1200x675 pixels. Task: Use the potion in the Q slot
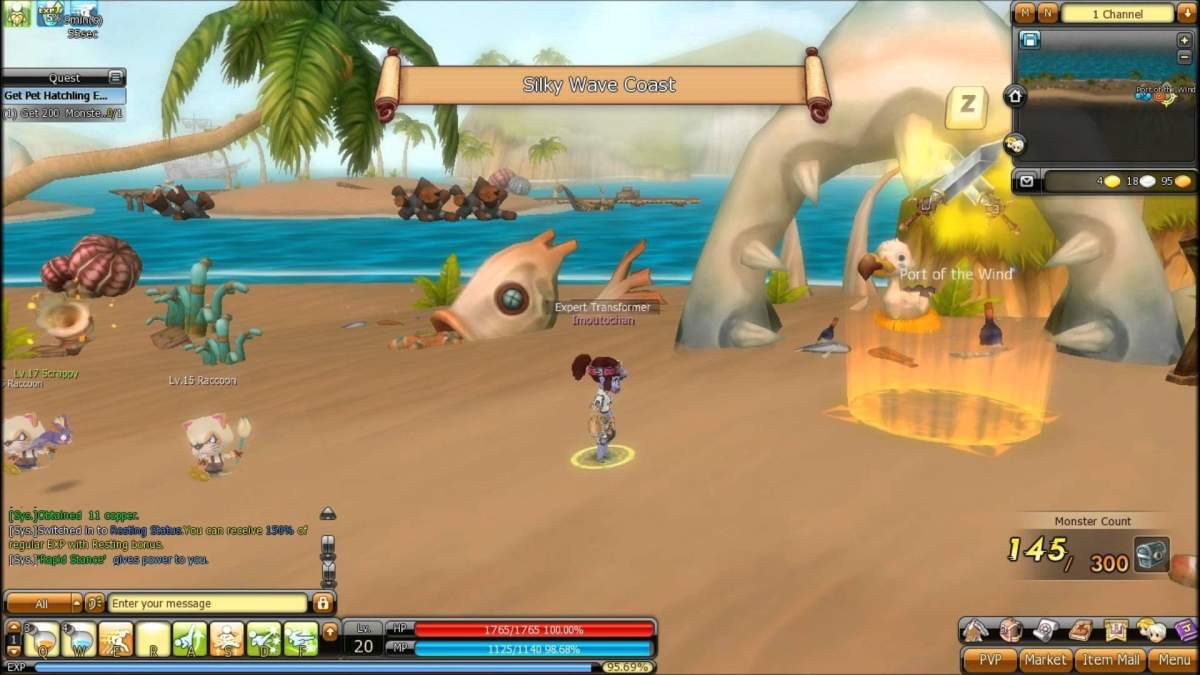(x=42, y=637)
